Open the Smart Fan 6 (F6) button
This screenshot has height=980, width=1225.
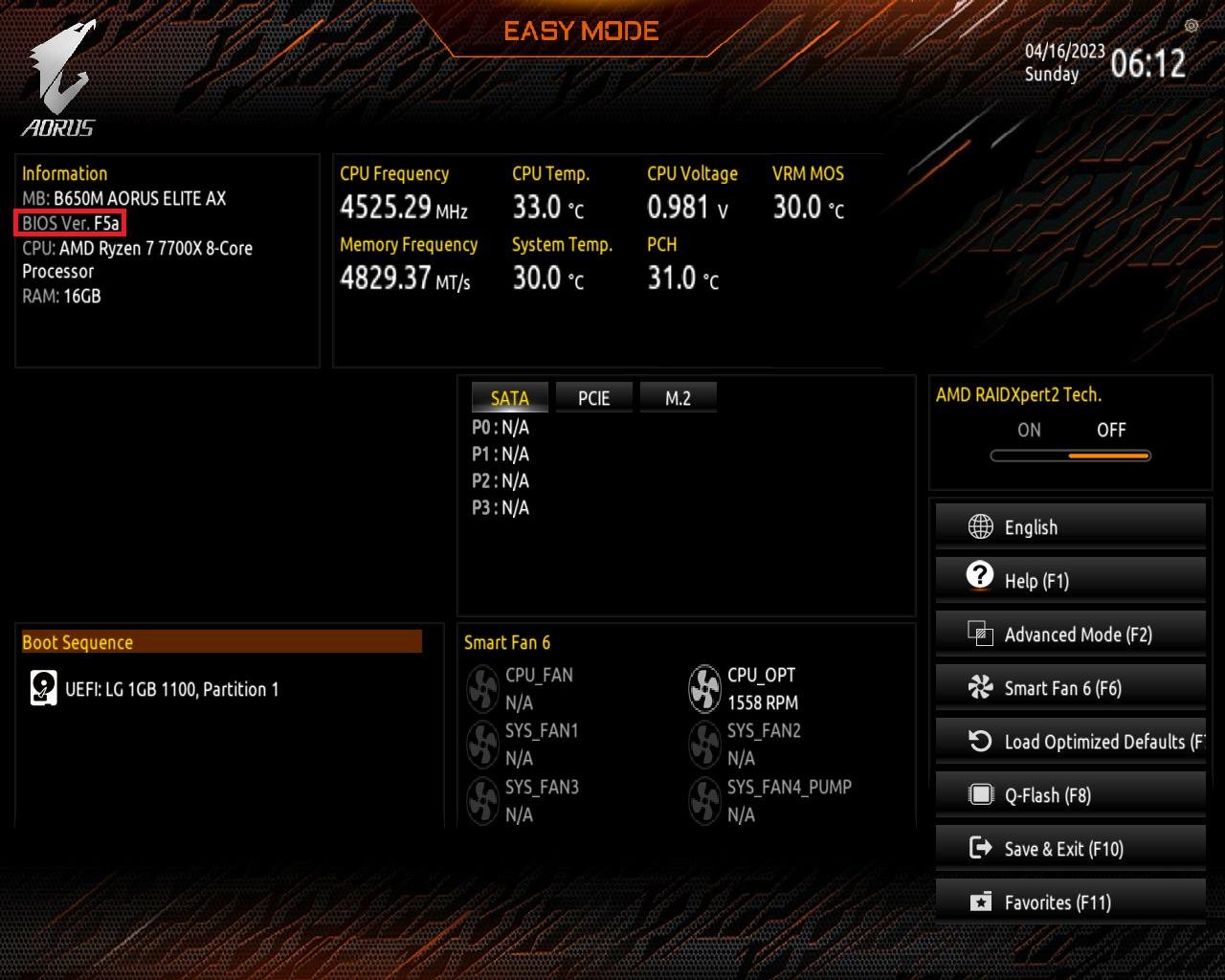tap(1070, 687)
